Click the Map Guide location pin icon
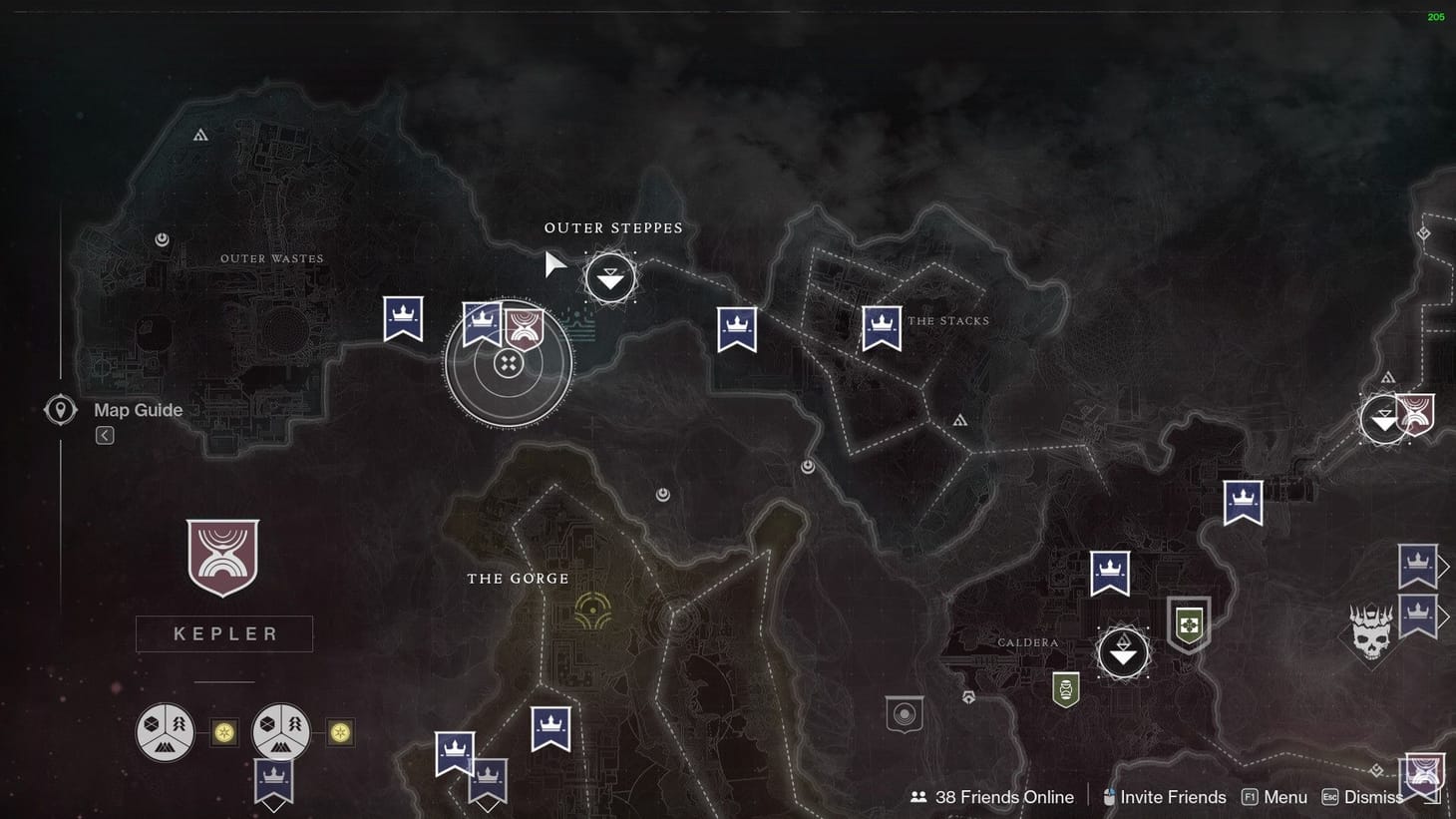The image size is (1456, 819). click(60, 410)
